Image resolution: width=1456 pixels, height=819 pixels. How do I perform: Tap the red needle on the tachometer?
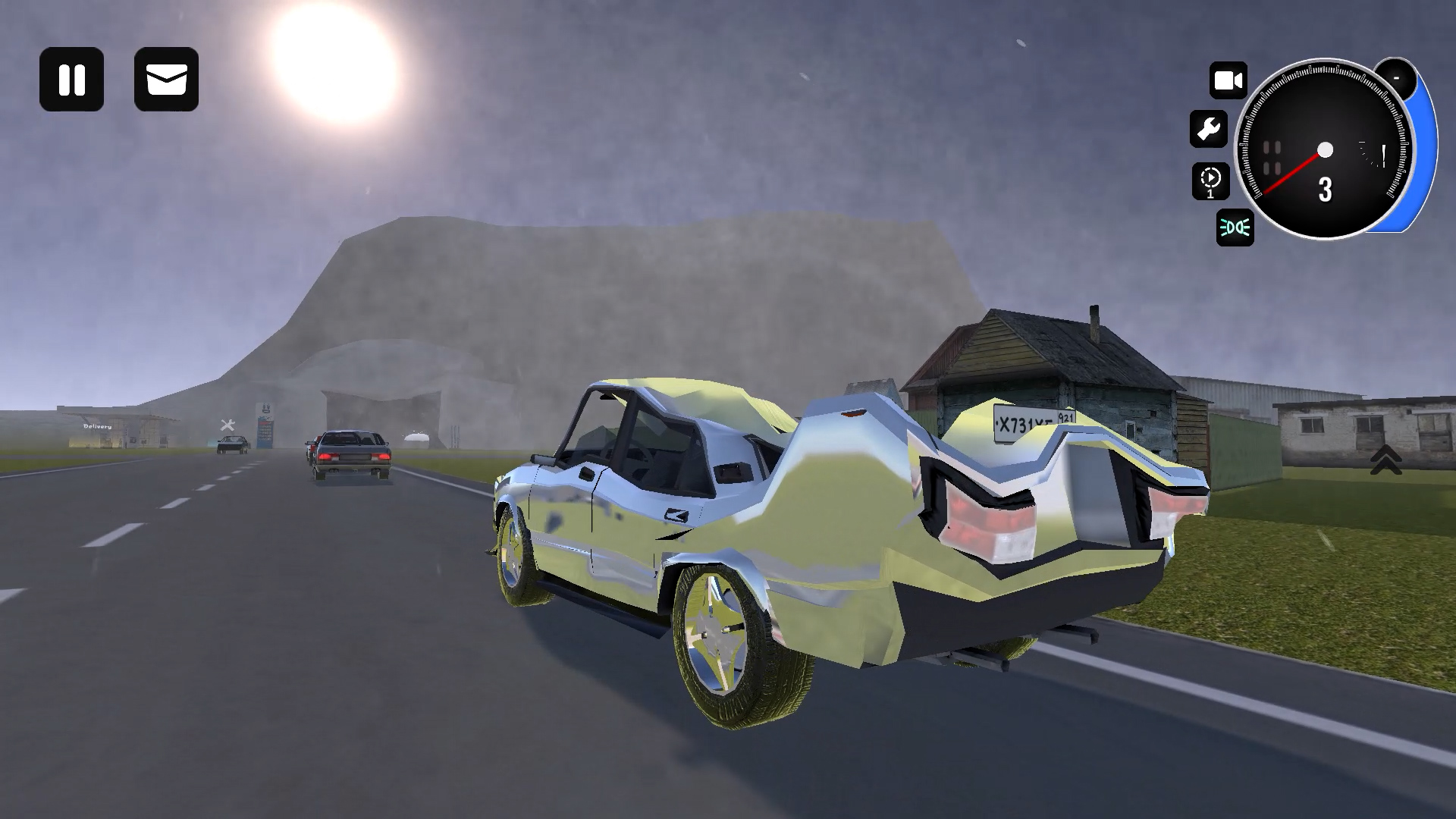tap(1289, 174)
